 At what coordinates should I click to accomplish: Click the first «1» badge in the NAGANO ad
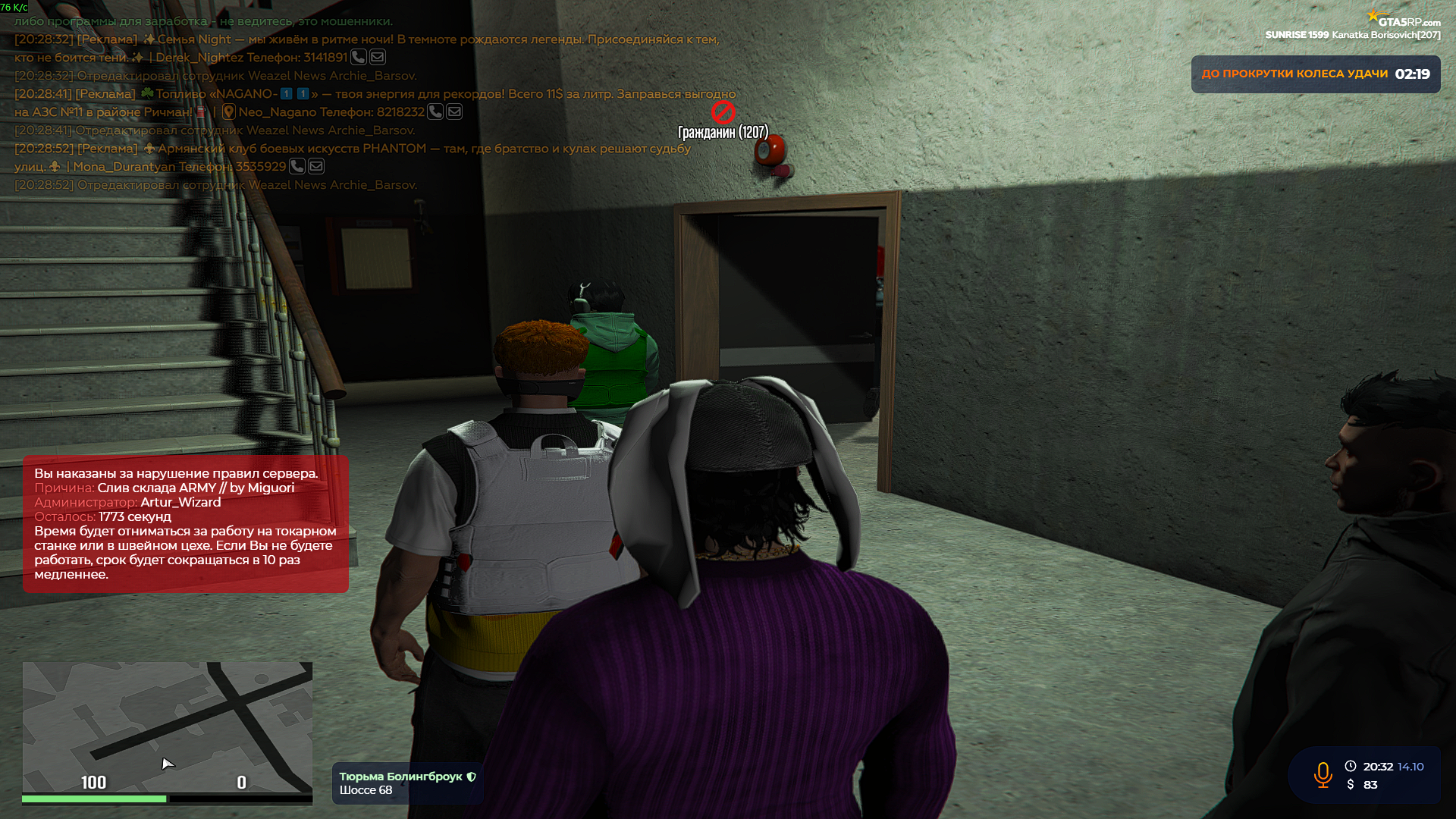pos(285,93)
